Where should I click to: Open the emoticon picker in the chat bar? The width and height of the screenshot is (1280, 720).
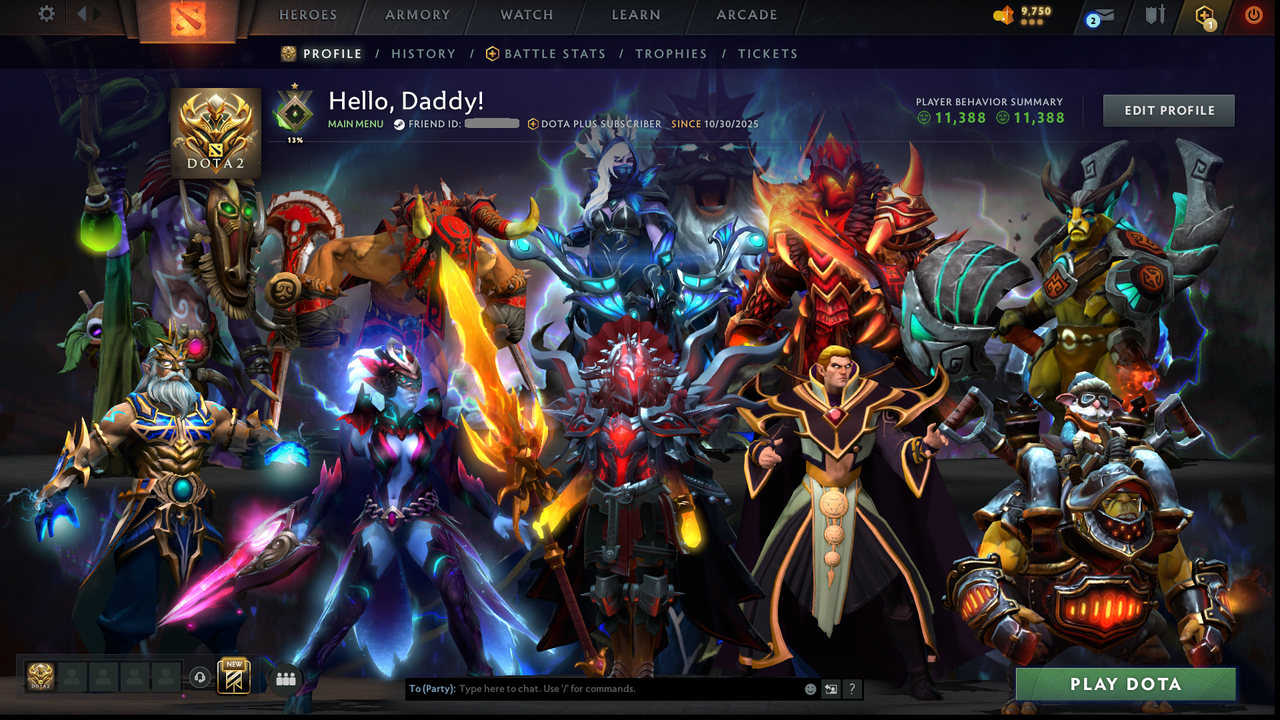[808, 689]
